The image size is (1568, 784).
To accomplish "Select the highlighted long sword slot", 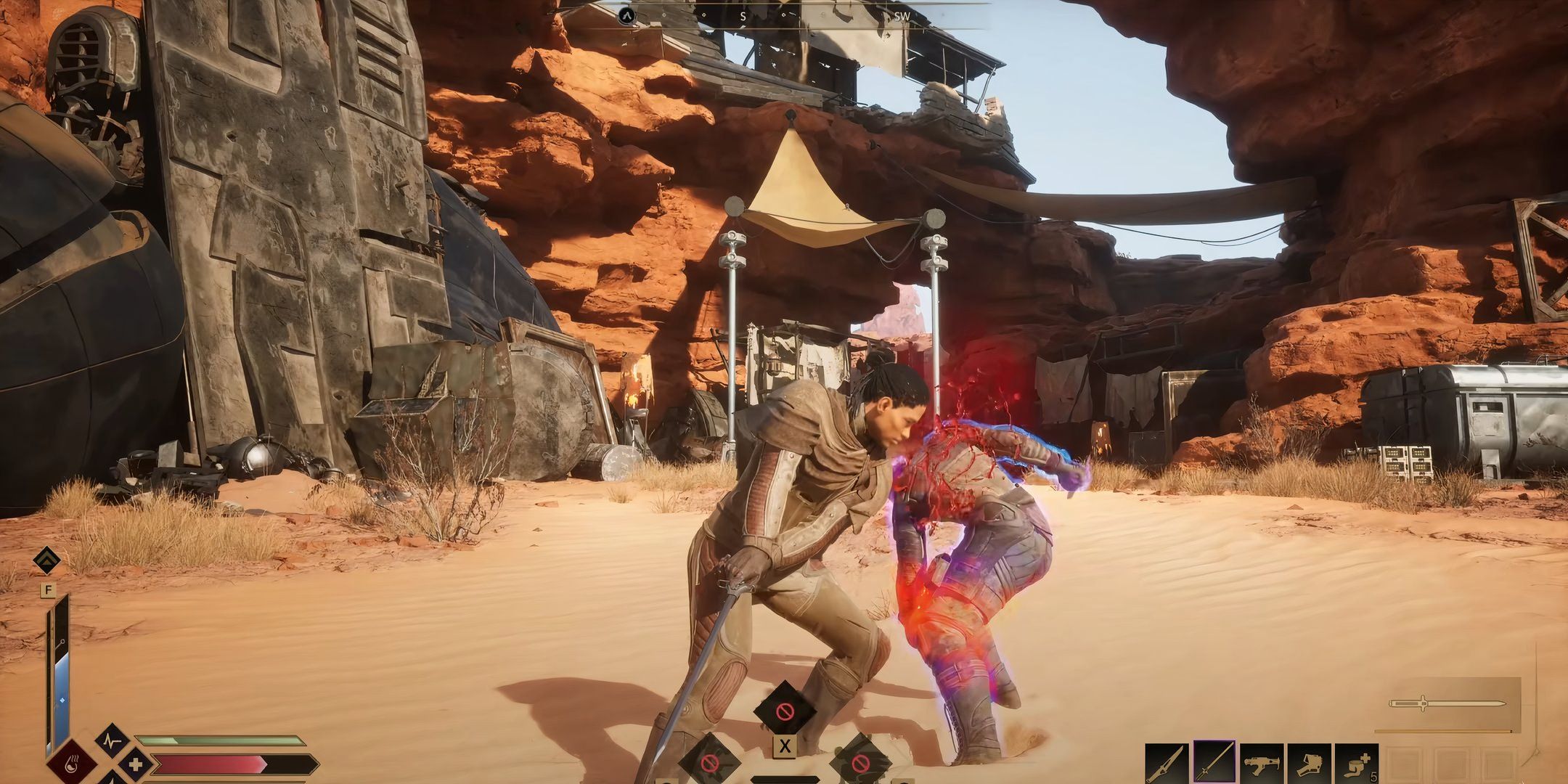I will [x=1215, y=764].
